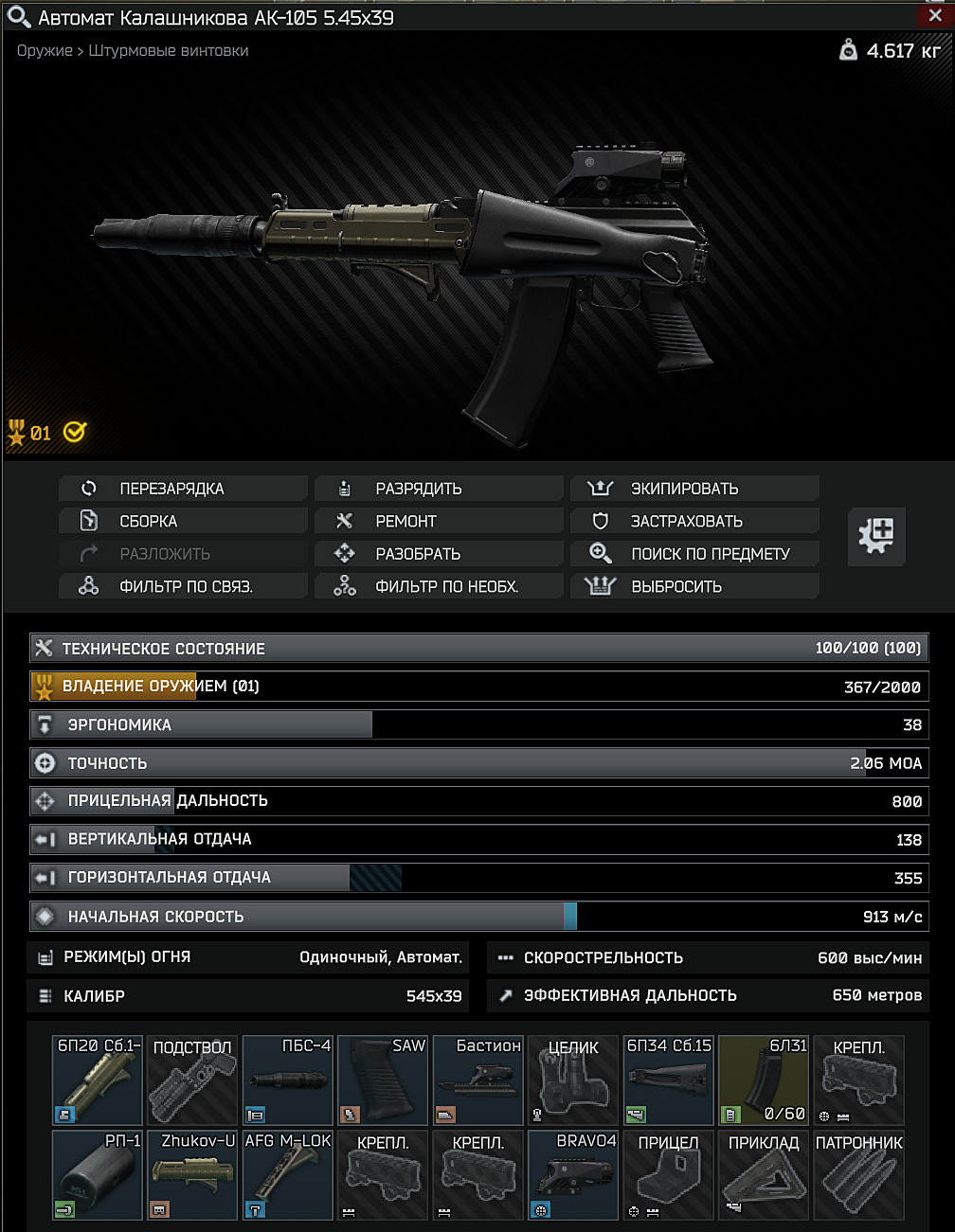Close the weapon inspection window
Viewport: 955px width, 1232px height.
coord(935,15)
